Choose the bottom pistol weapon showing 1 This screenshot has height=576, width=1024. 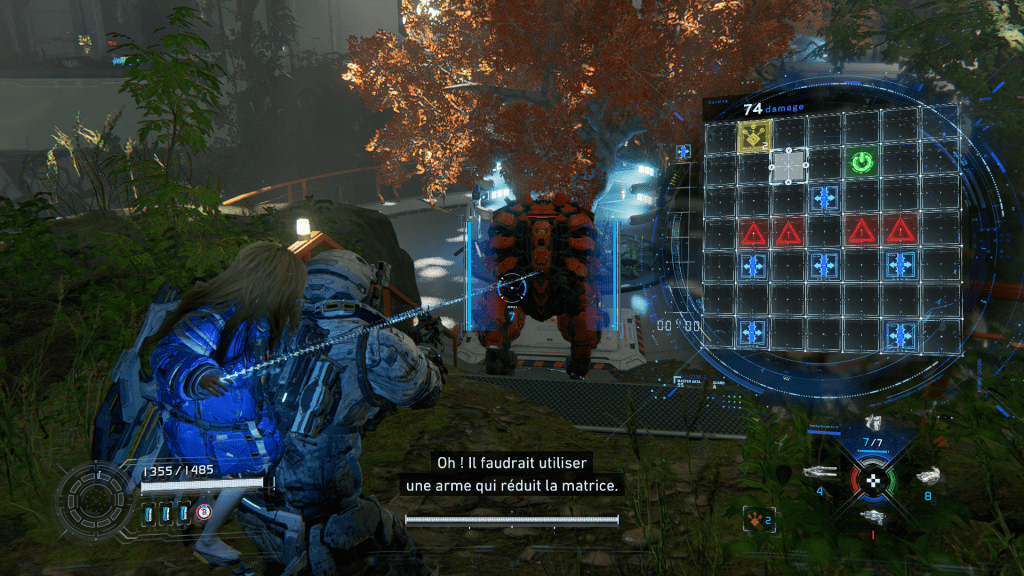click(873, 516)
